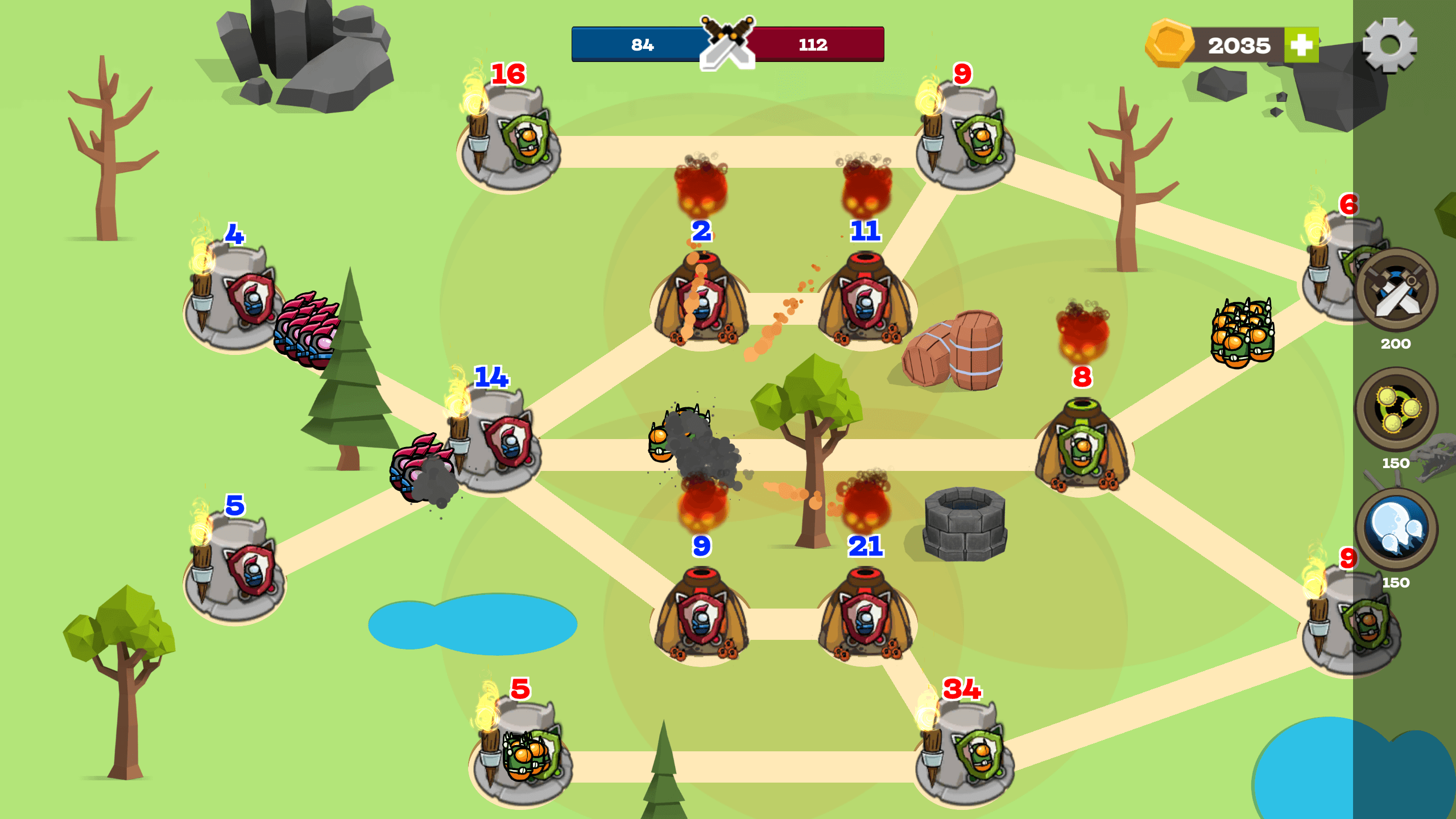Use the yellow spore ability costing 150
This screenshot has height=819, width=1456.
point(1396,409)
